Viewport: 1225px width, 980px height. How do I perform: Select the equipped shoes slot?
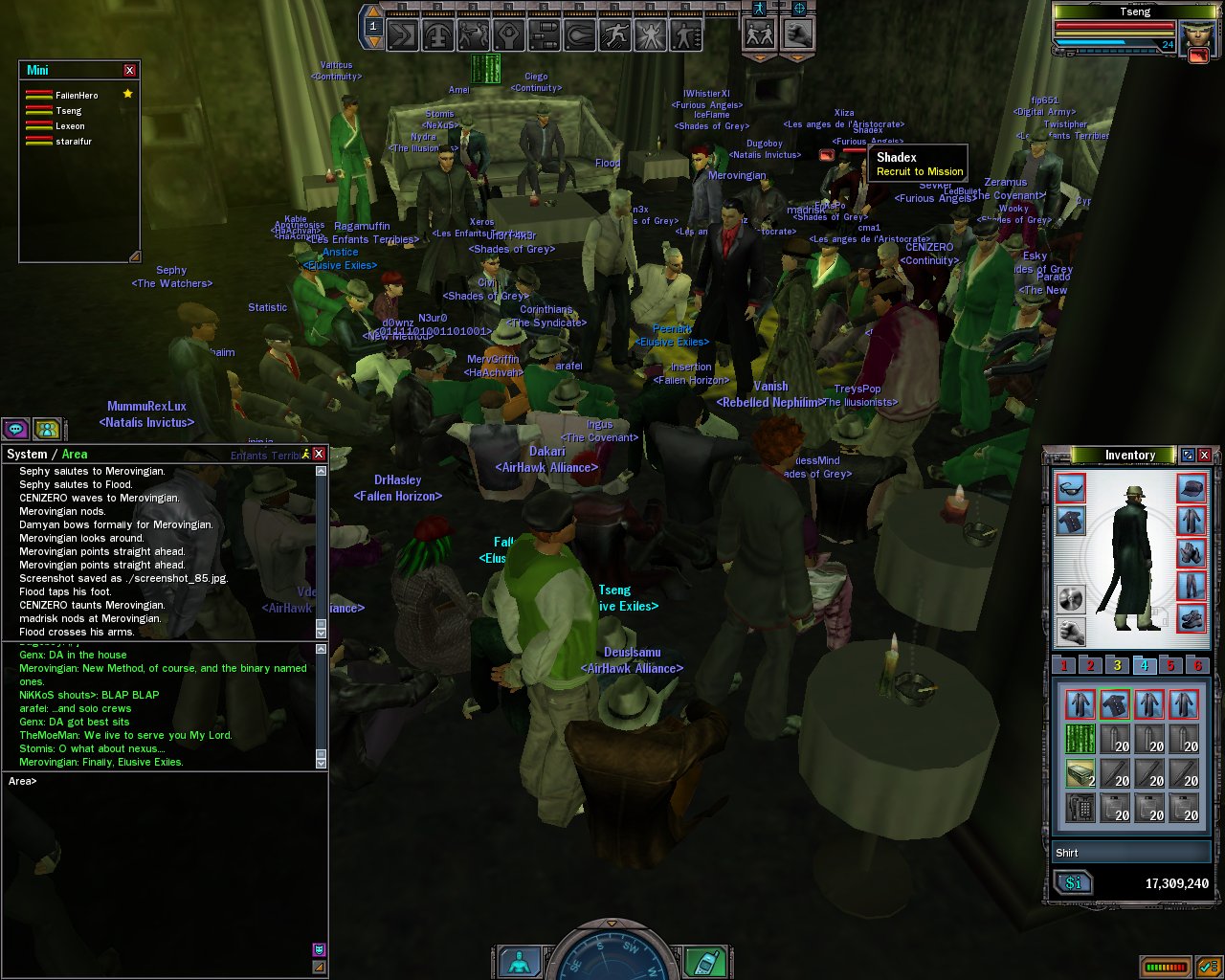click(1192, 618)
